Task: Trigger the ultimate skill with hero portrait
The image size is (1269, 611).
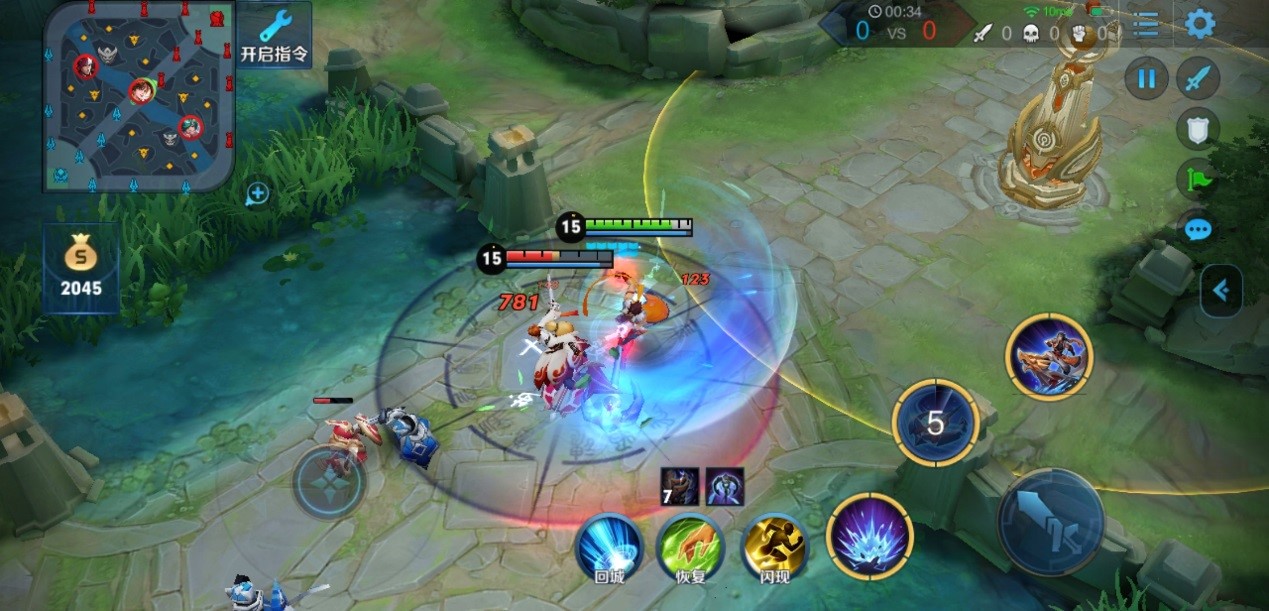Action: coord(1049,357)
